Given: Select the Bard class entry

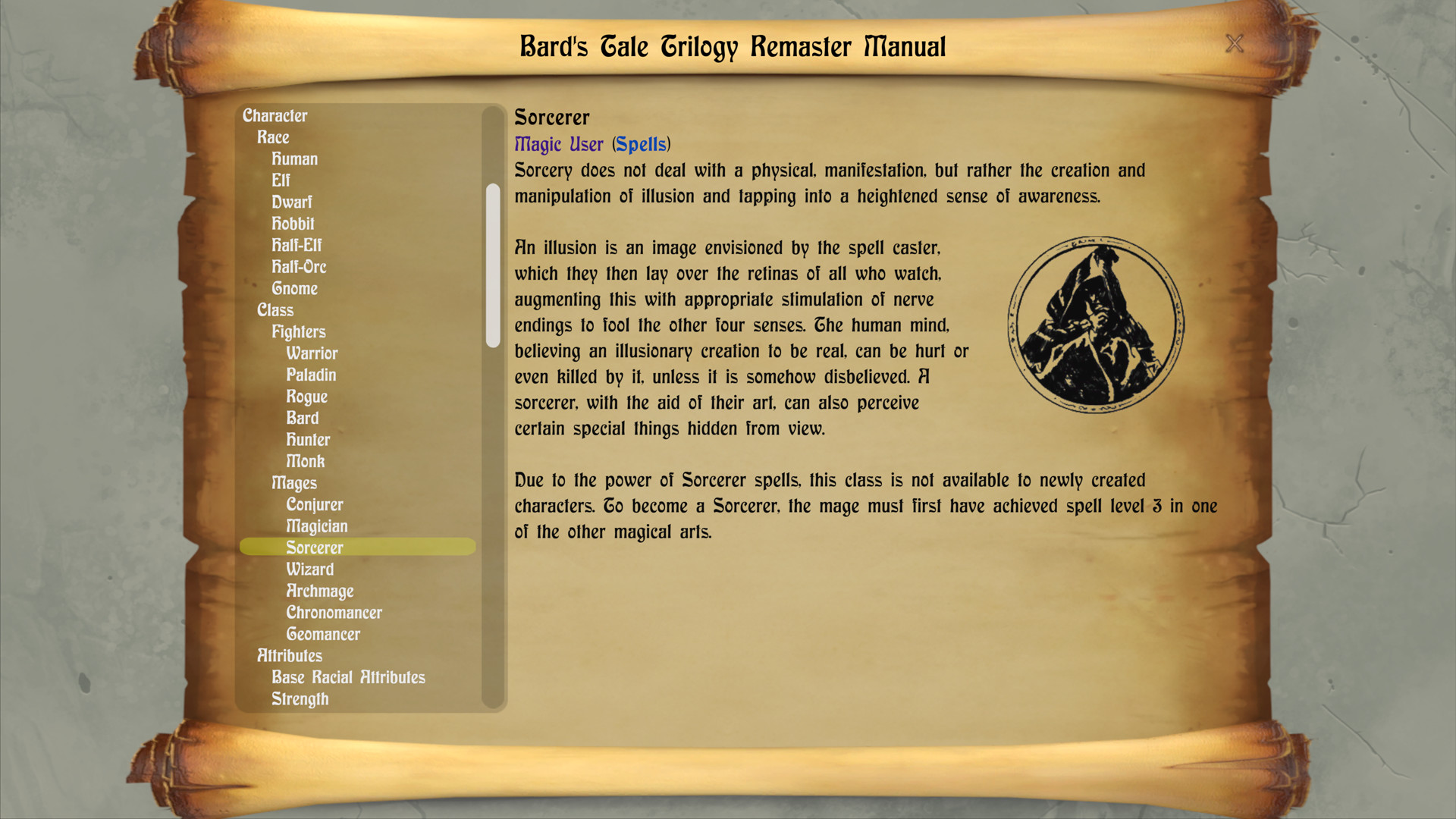Looking at the screenshot, I should coord(303,418).
